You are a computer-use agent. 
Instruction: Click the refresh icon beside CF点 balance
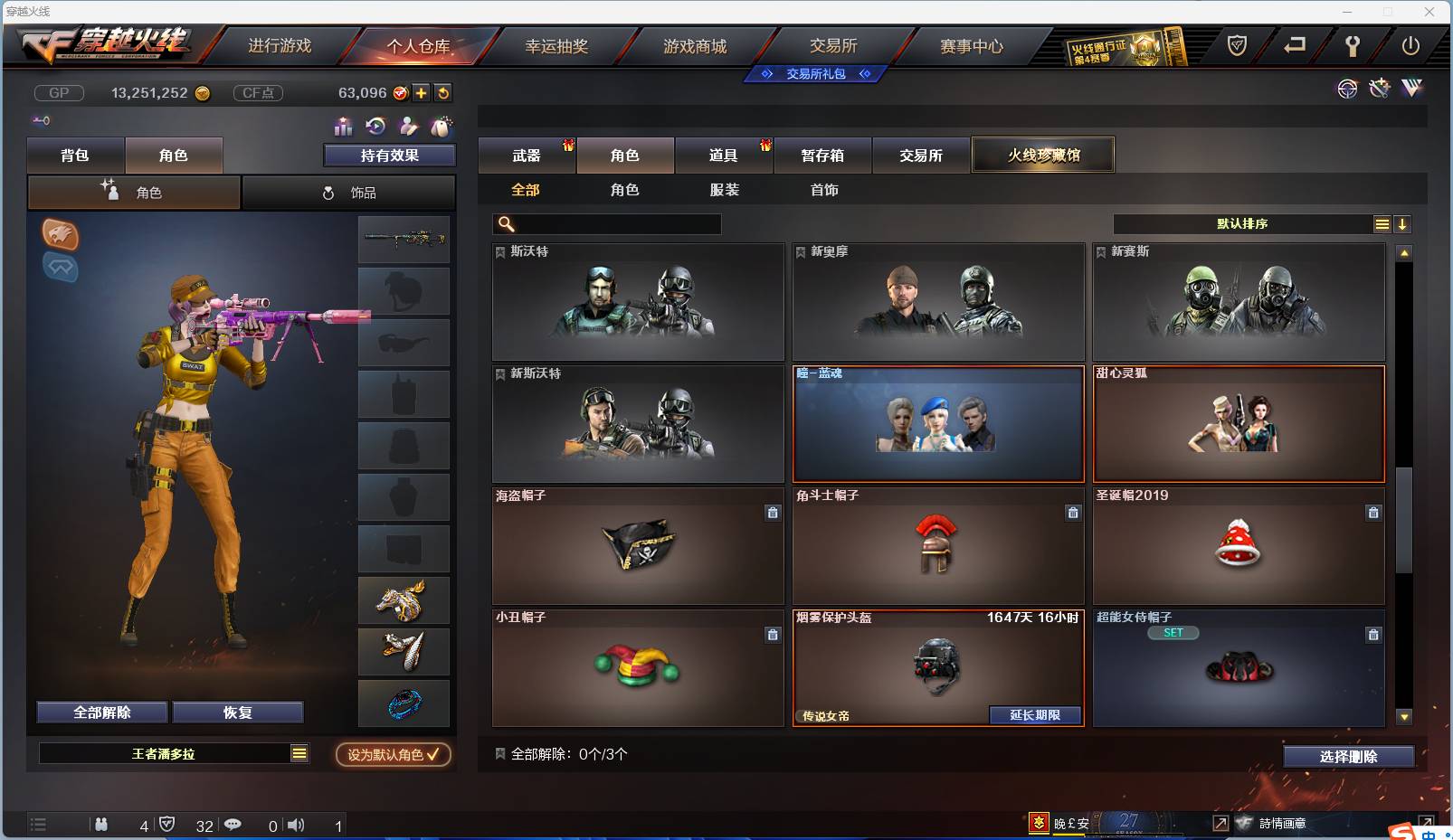[442, 92]
